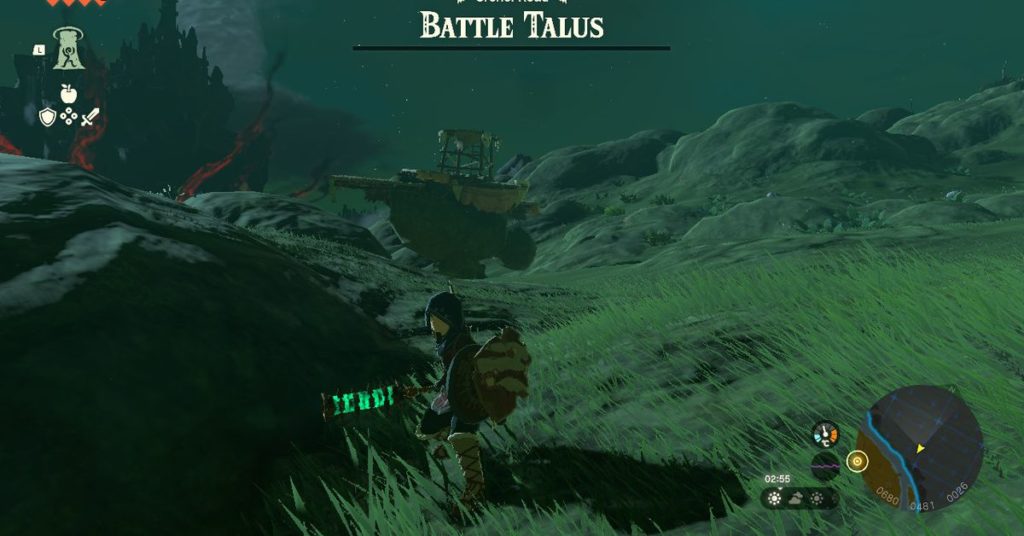Screen dimensions: 1024x536
Task: Open the shield quick-select icon
Action: tap(46, 117)
